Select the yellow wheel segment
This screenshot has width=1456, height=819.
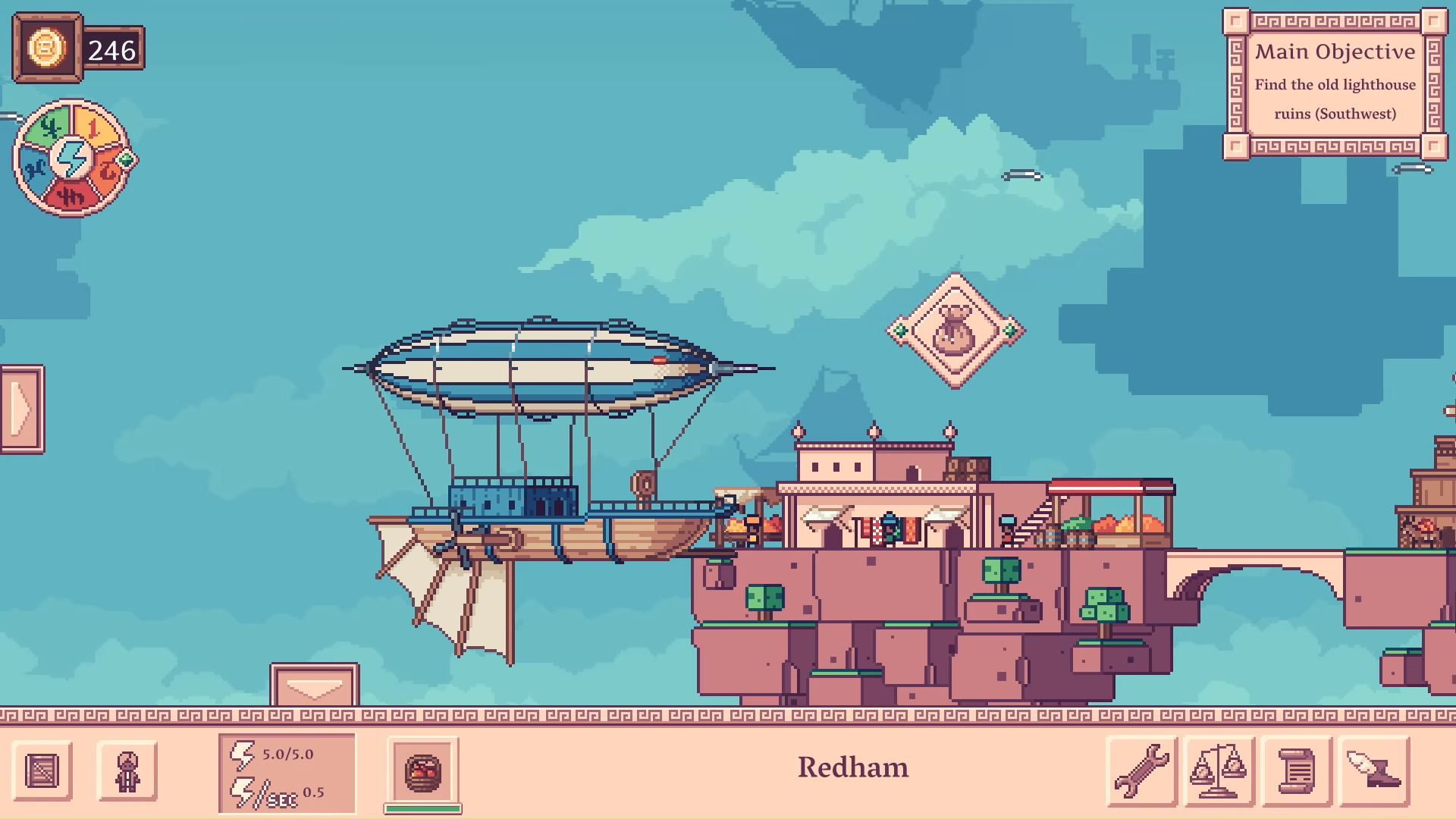tap(95, 125)
